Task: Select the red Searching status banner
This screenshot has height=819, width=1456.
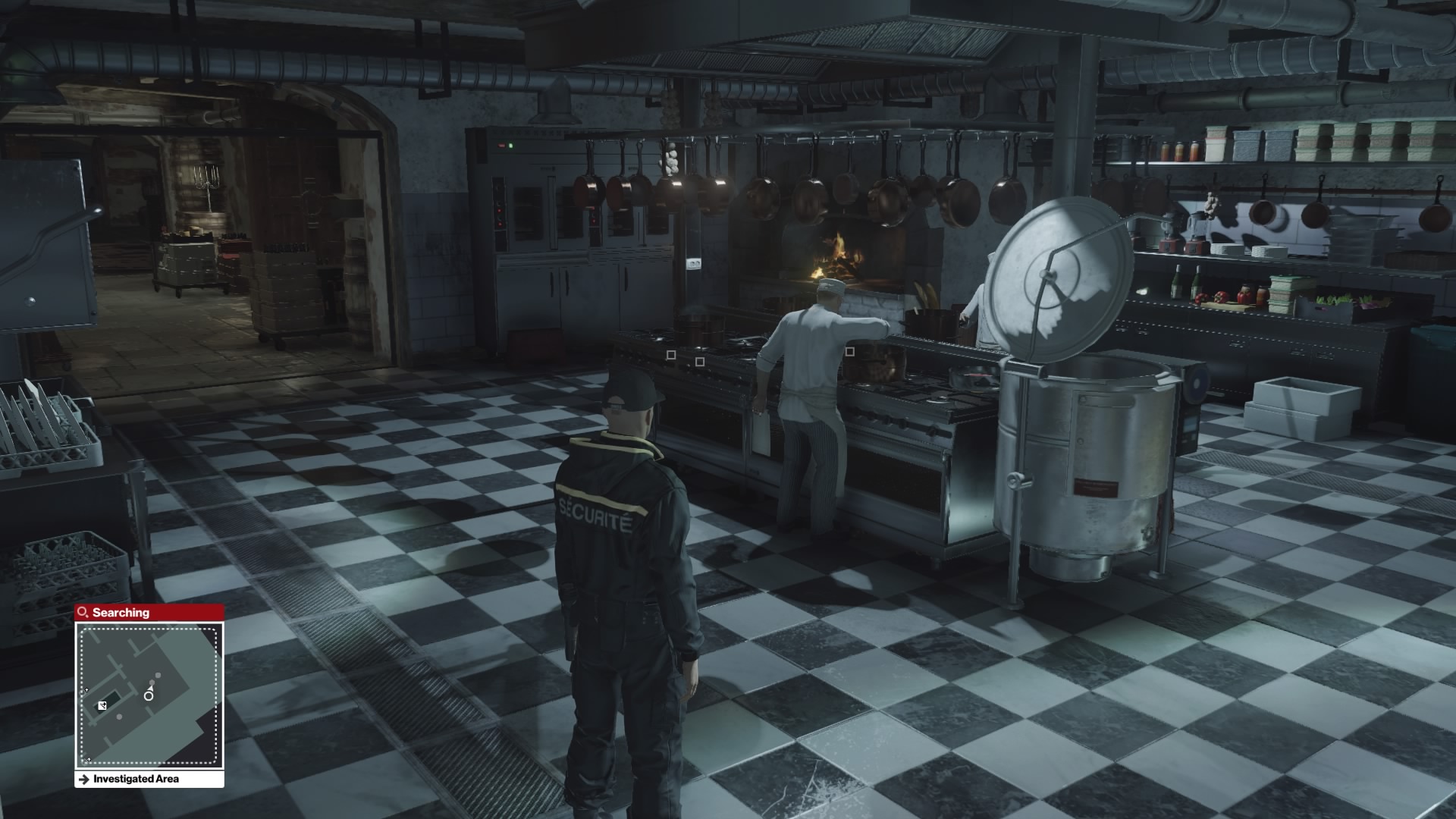Action: 149,612
